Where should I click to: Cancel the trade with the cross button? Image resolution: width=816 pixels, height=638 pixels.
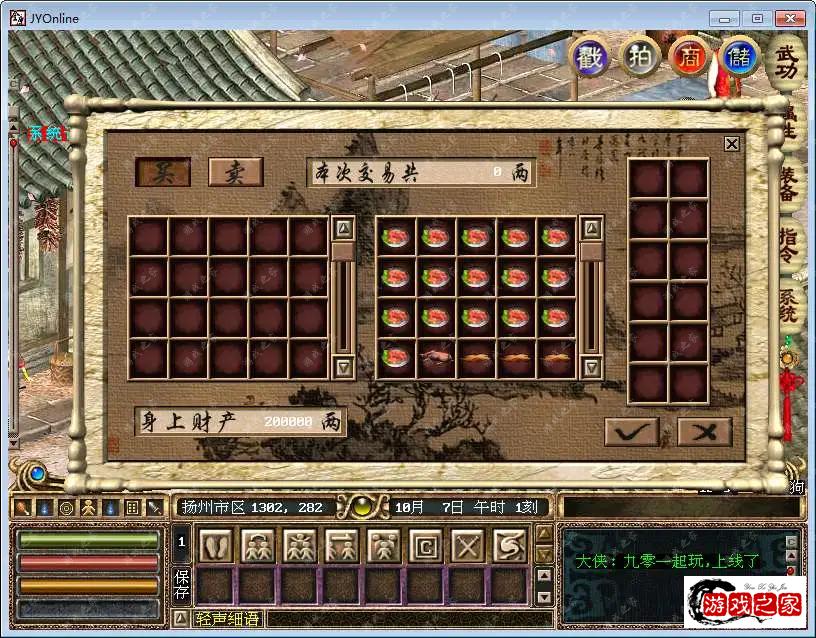[x=705, y=431]
